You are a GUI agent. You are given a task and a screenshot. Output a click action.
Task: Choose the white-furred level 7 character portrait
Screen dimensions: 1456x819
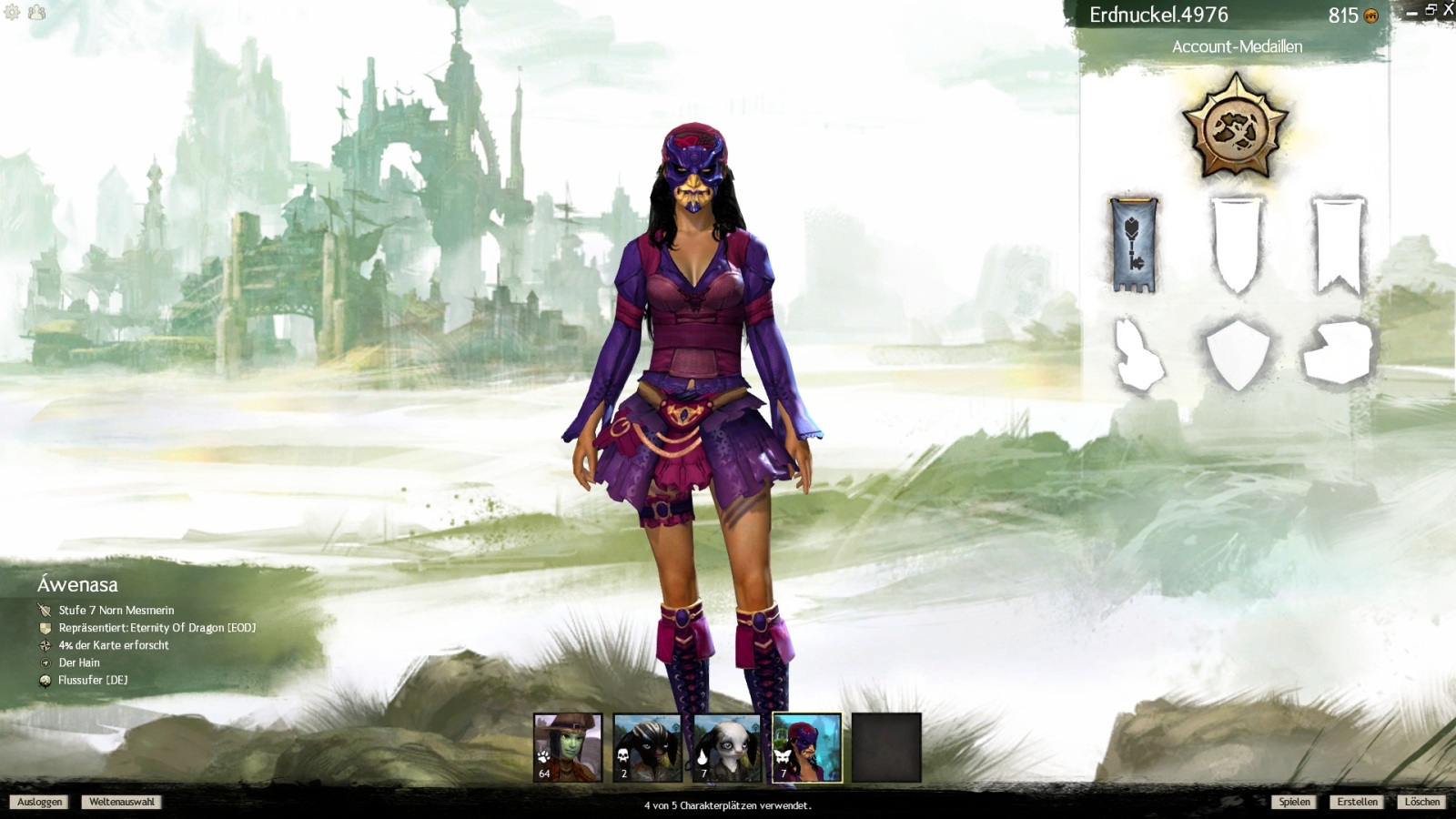point(727,747)
